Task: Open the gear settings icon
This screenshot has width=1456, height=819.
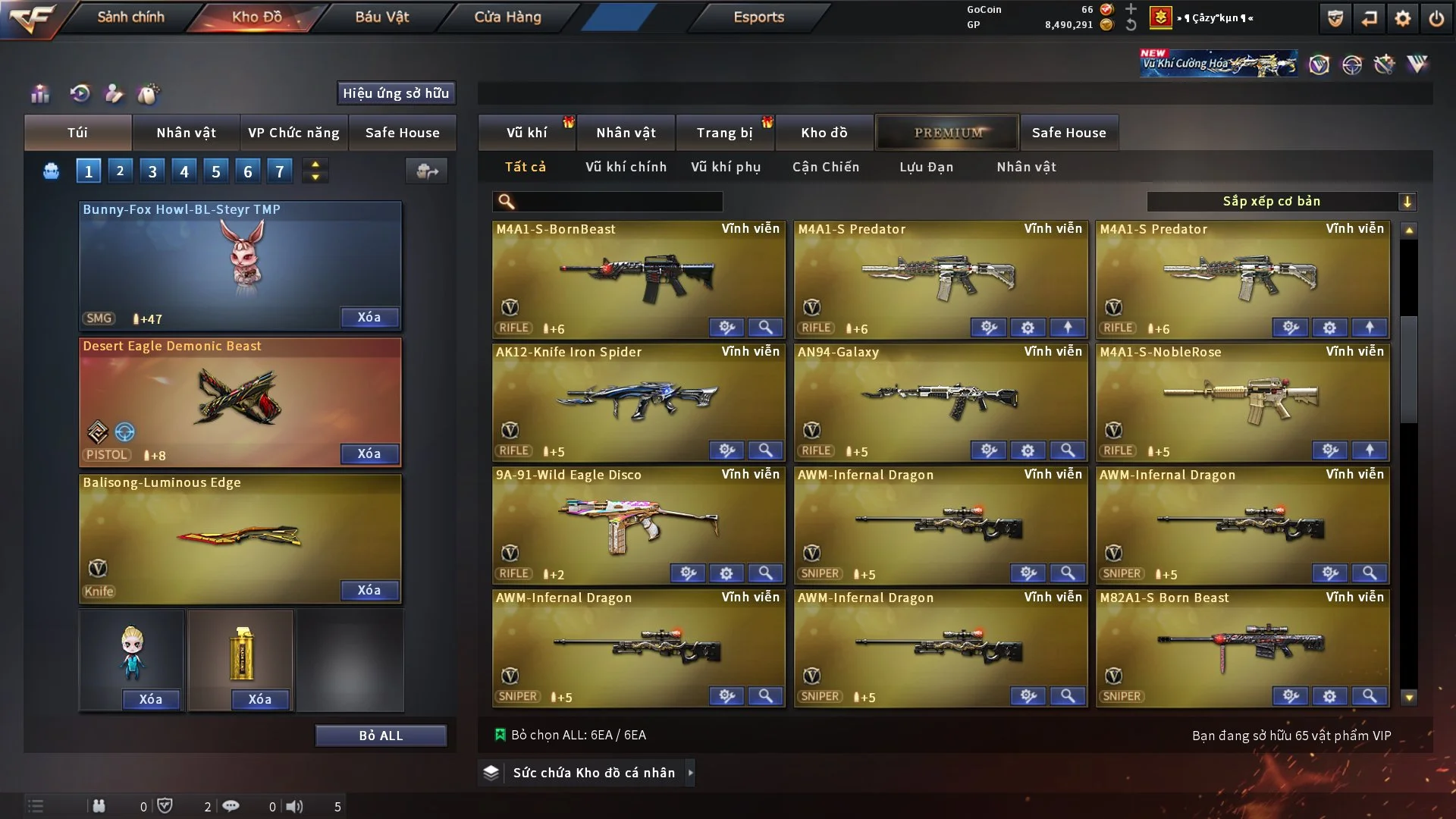Action: [1403, 18]
